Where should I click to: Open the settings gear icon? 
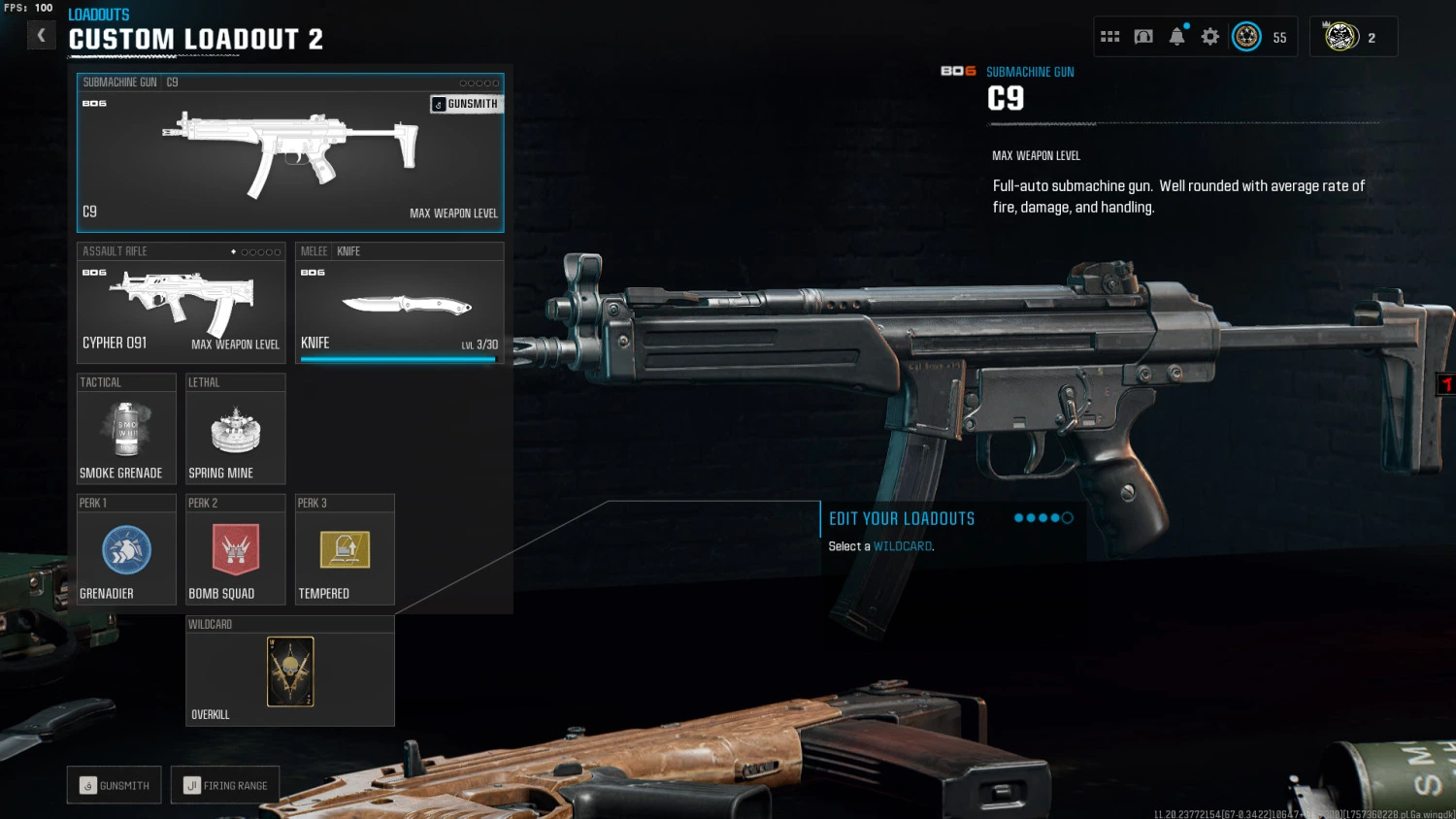click(1209, 37)
